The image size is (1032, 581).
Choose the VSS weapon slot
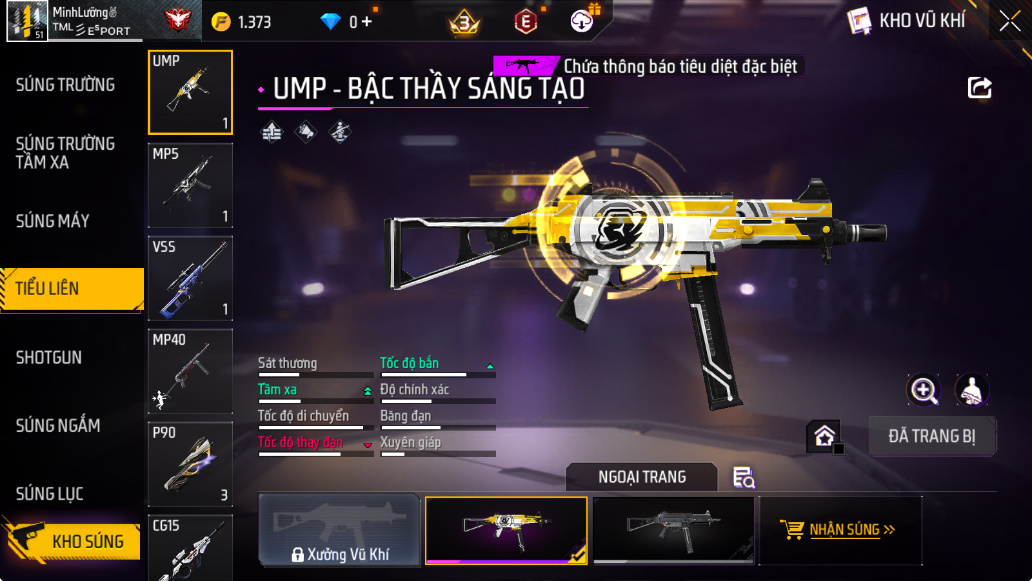(x=190, y=279)
